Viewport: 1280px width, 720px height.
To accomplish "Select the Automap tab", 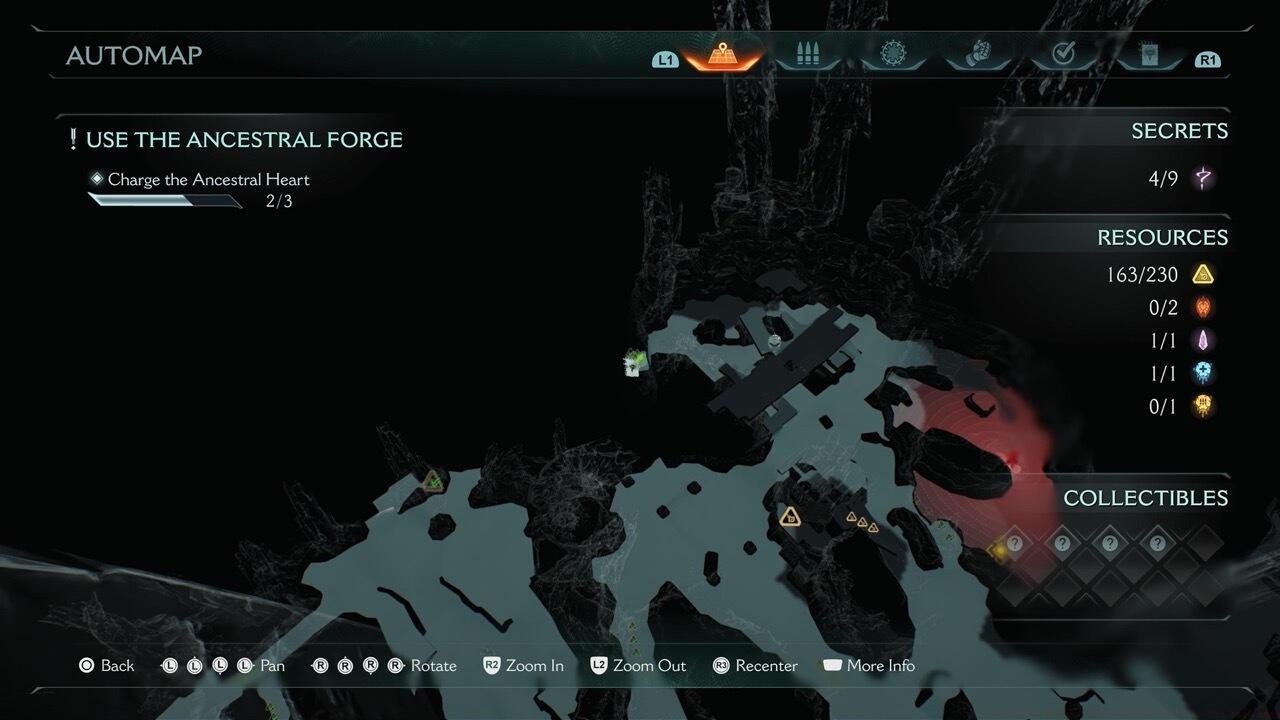I will pos(718,55).
